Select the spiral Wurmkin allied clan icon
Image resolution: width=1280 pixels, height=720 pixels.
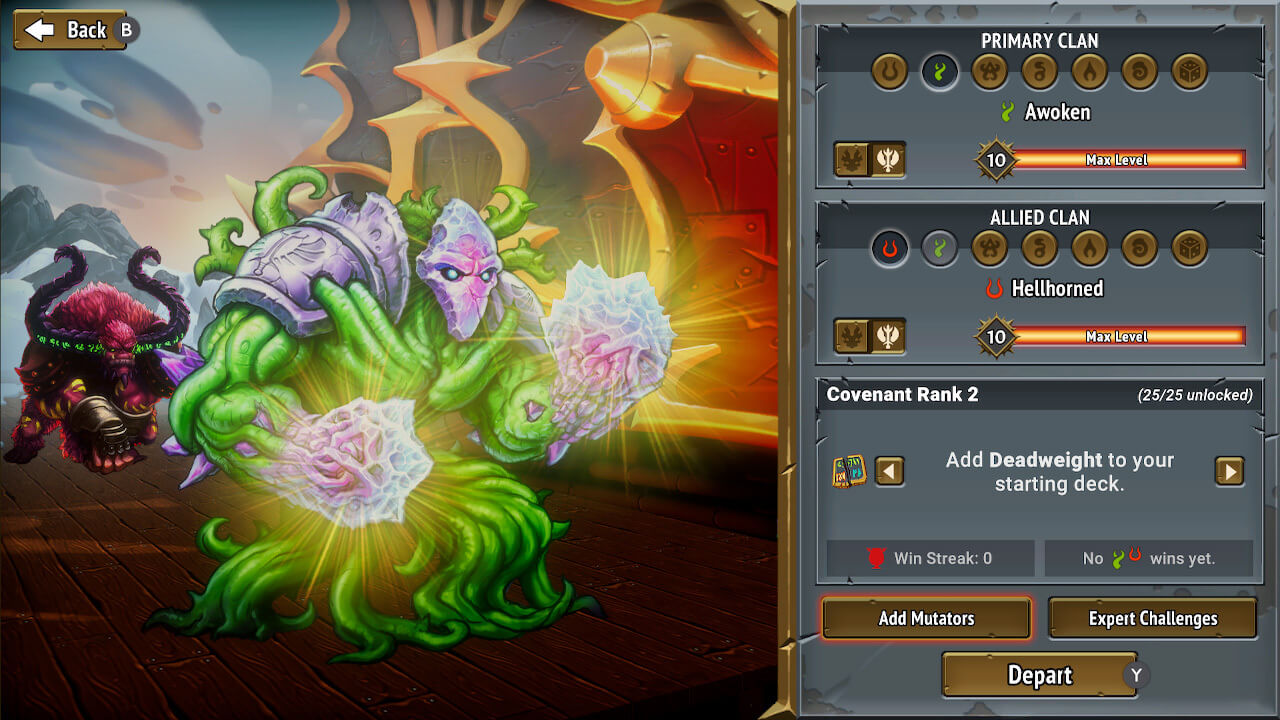[x=1139, y=248]
